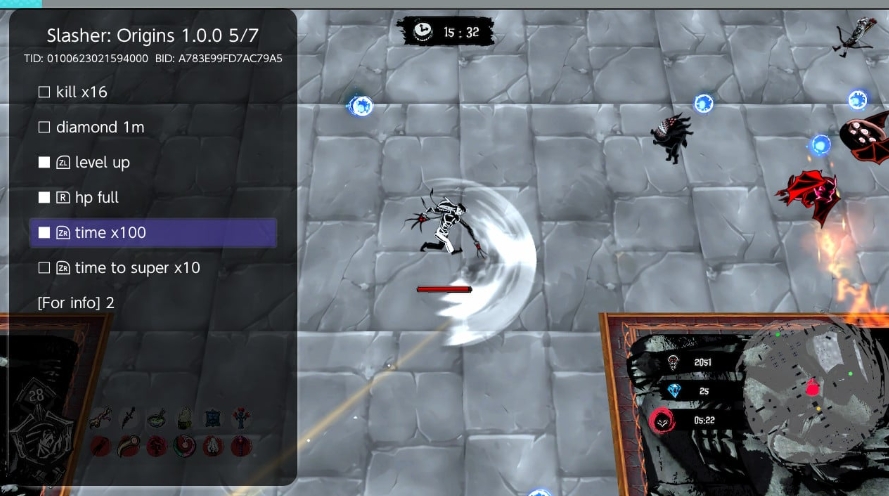Select the dagger skill icon
Image resolution: width=889 pixels, height=496 pixels.
click(x=129, y=418)
